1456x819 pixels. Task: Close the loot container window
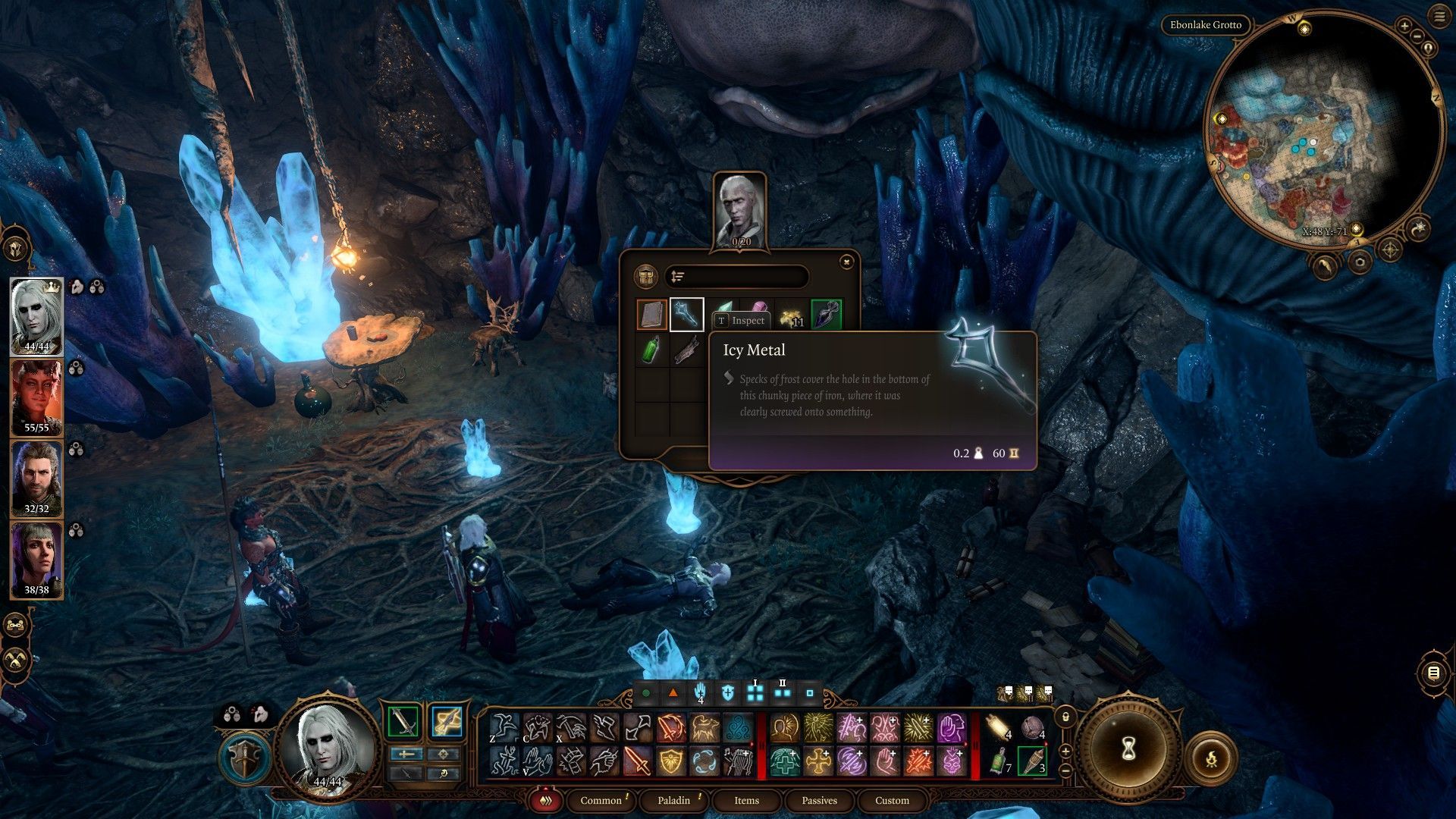[846, 262]
